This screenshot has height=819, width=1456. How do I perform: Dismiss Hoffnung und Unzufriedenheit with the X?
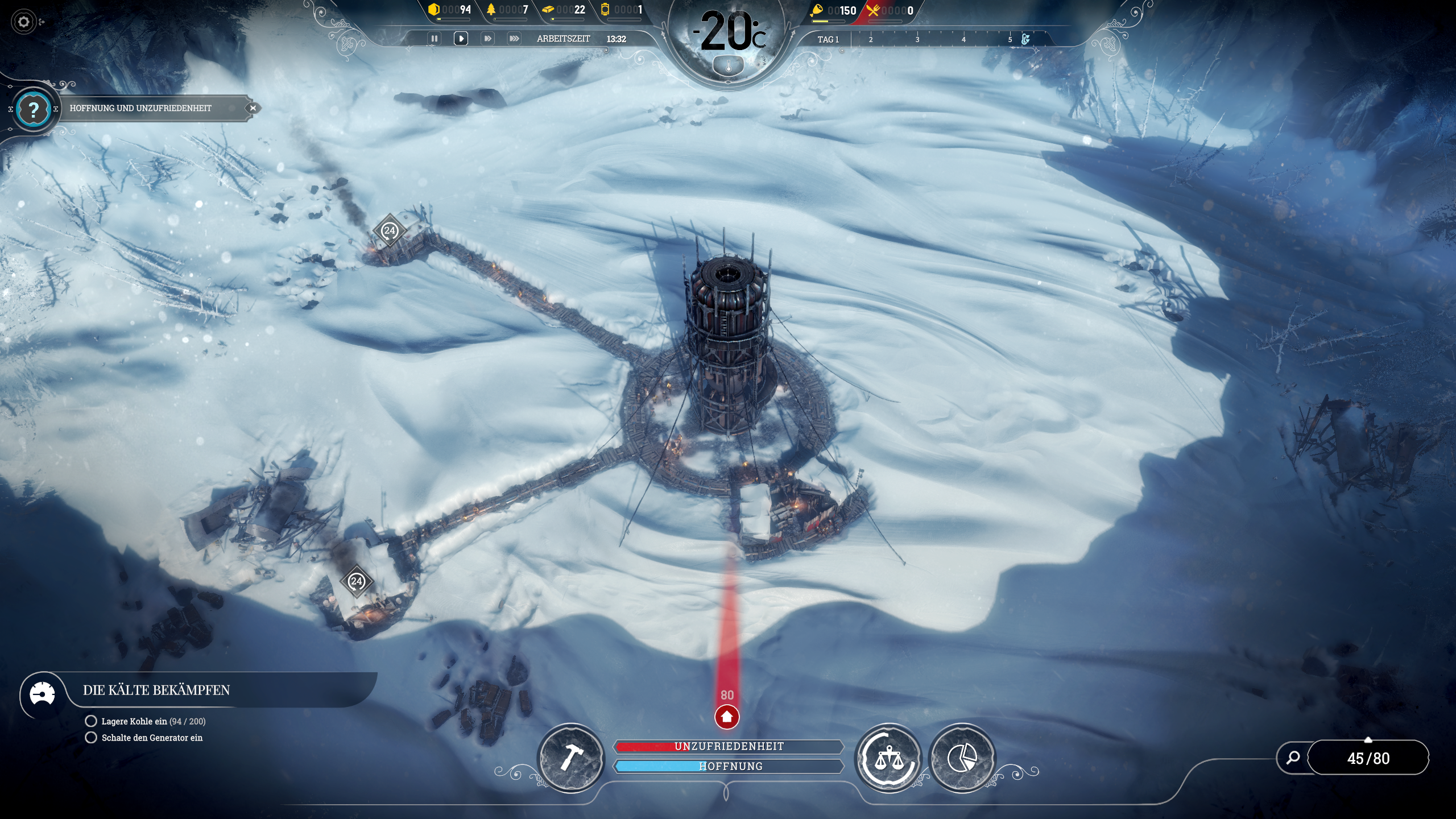253,108
